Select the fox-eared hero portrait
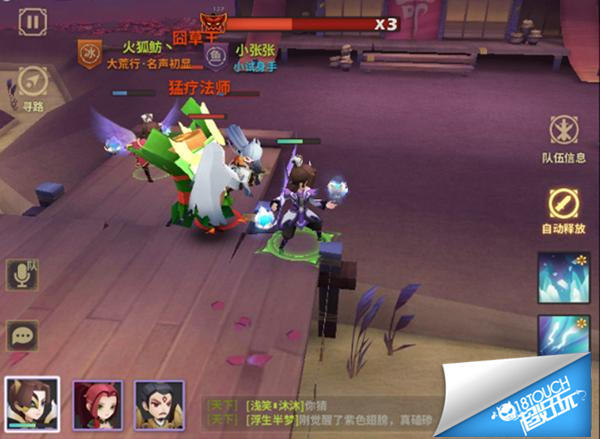Screen dimensions: 600x439 32,404
